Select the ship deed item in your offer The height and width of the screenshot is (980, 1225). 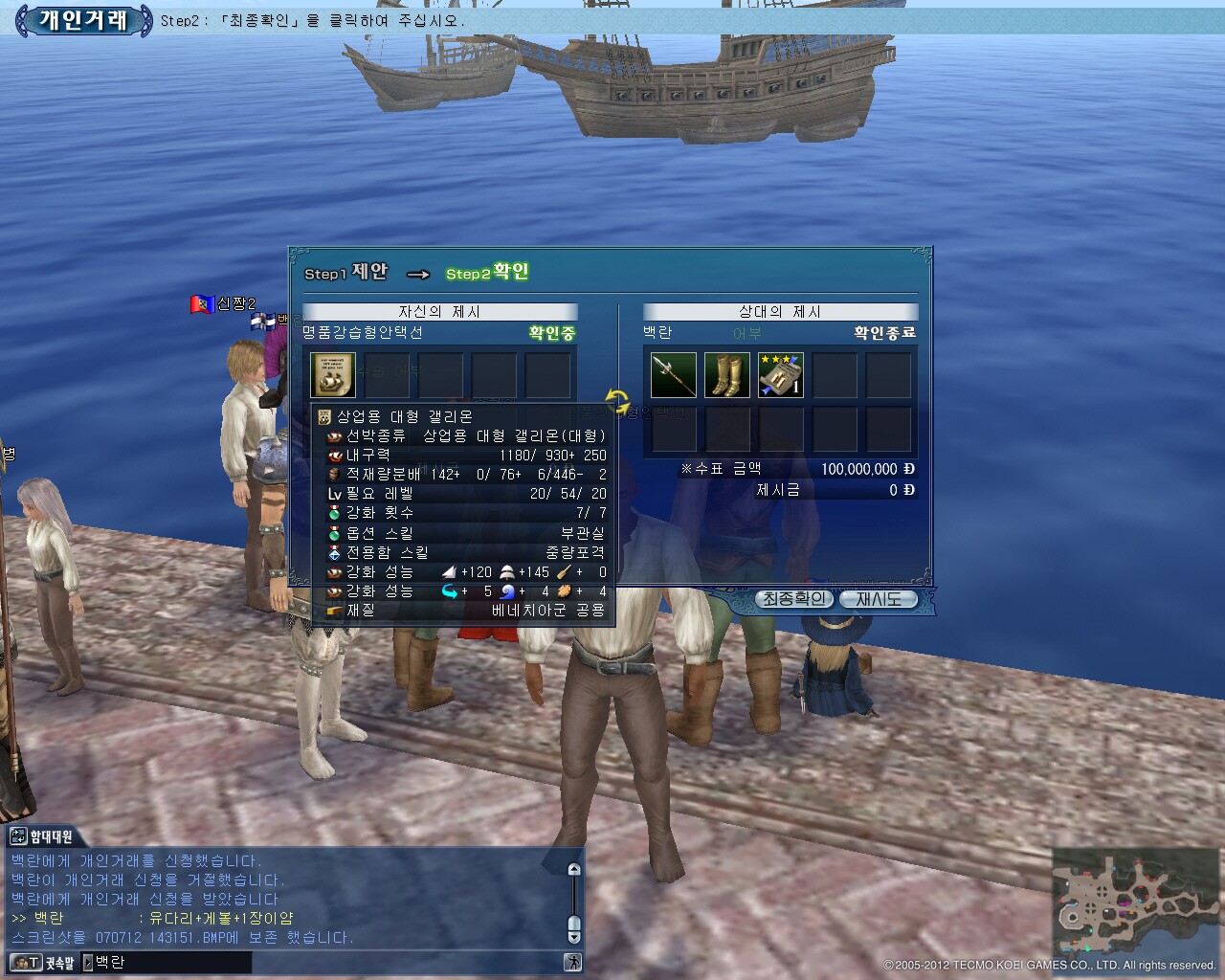point(333,375)
